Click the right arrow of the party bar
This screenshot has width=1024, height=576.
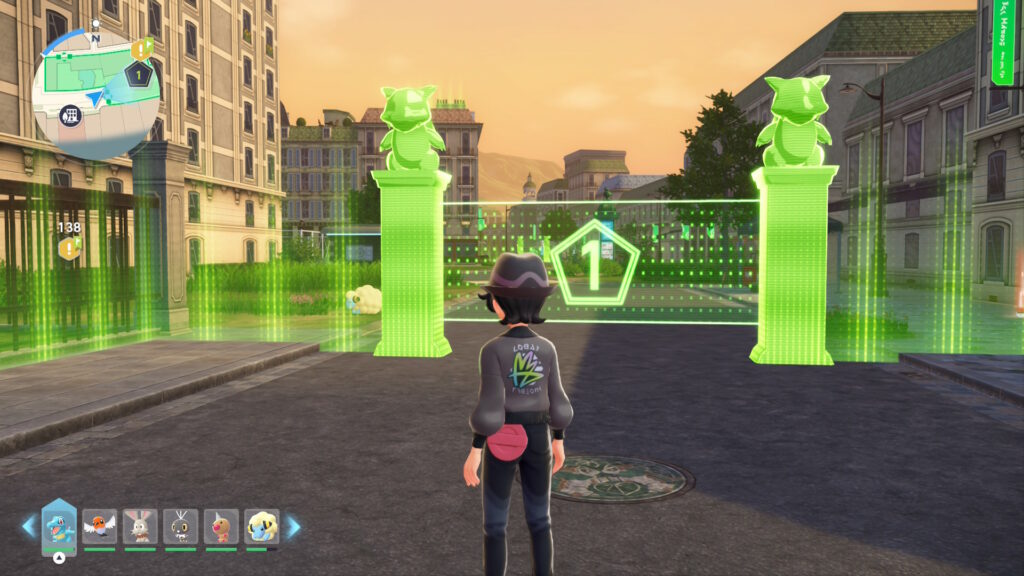pos(293,526)
